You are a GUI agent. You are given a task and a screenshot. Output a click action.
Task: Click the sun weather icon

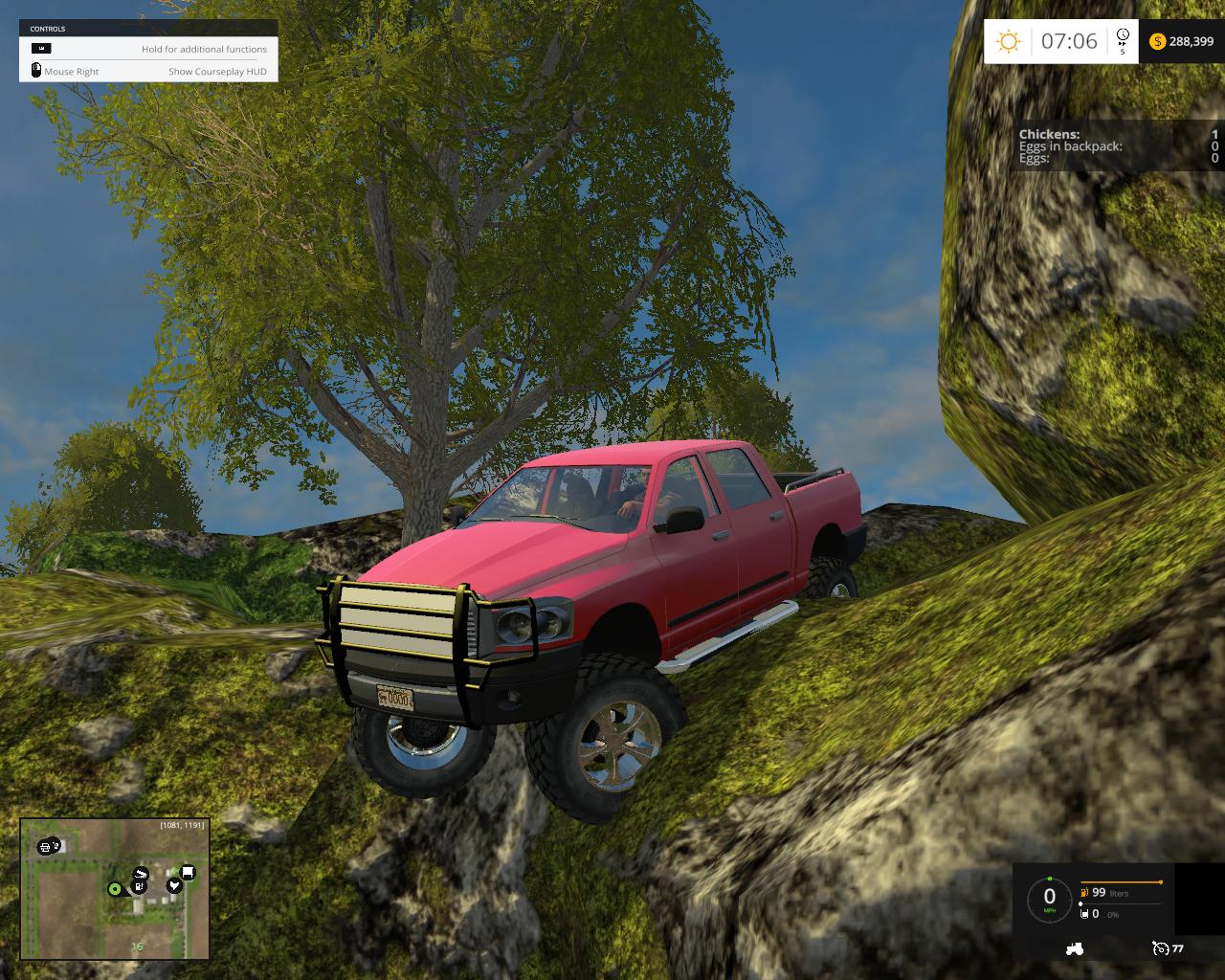coord(1009,41)
